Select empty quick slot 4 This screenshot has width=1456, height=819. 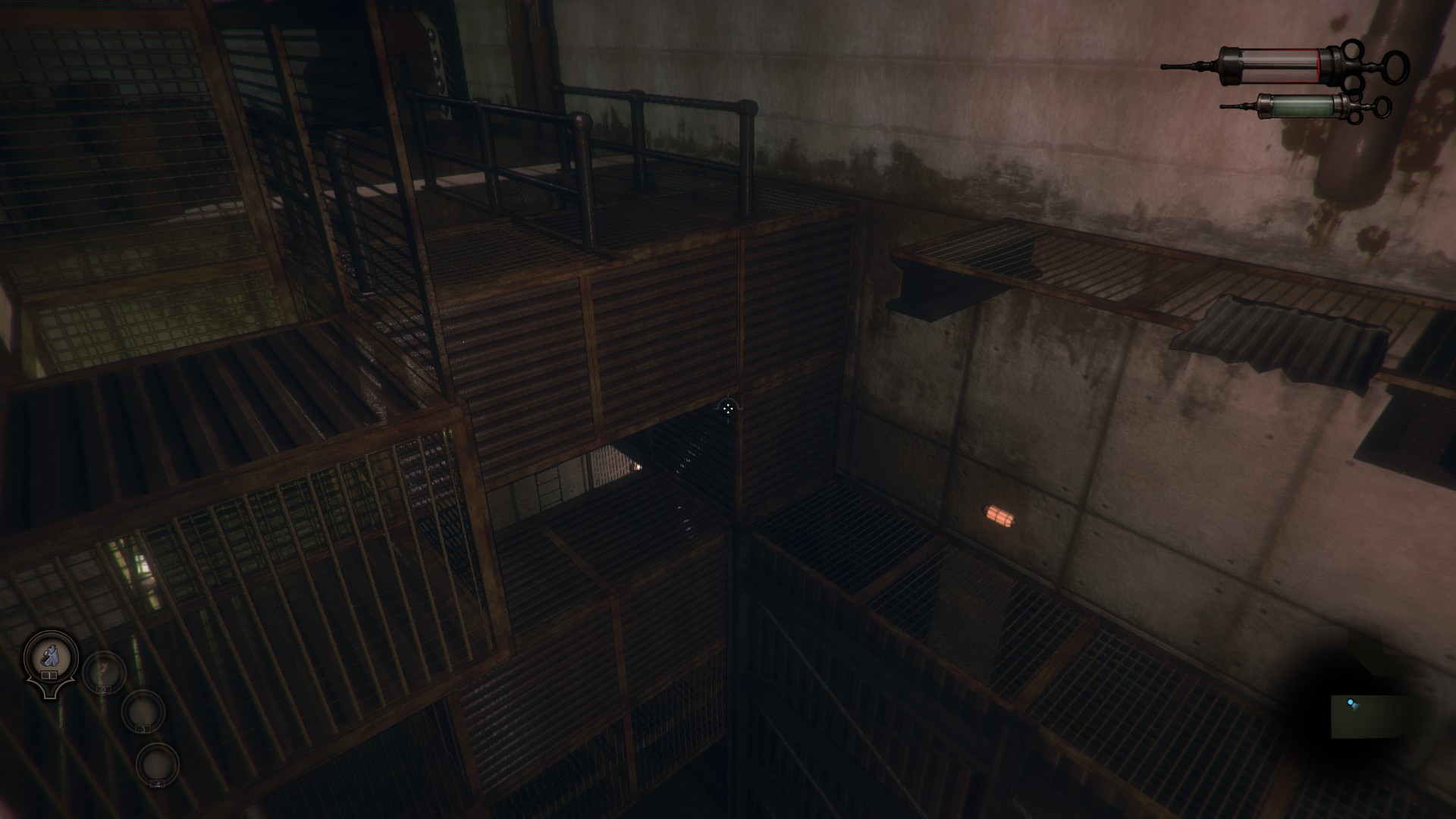(x=158, y=764)
